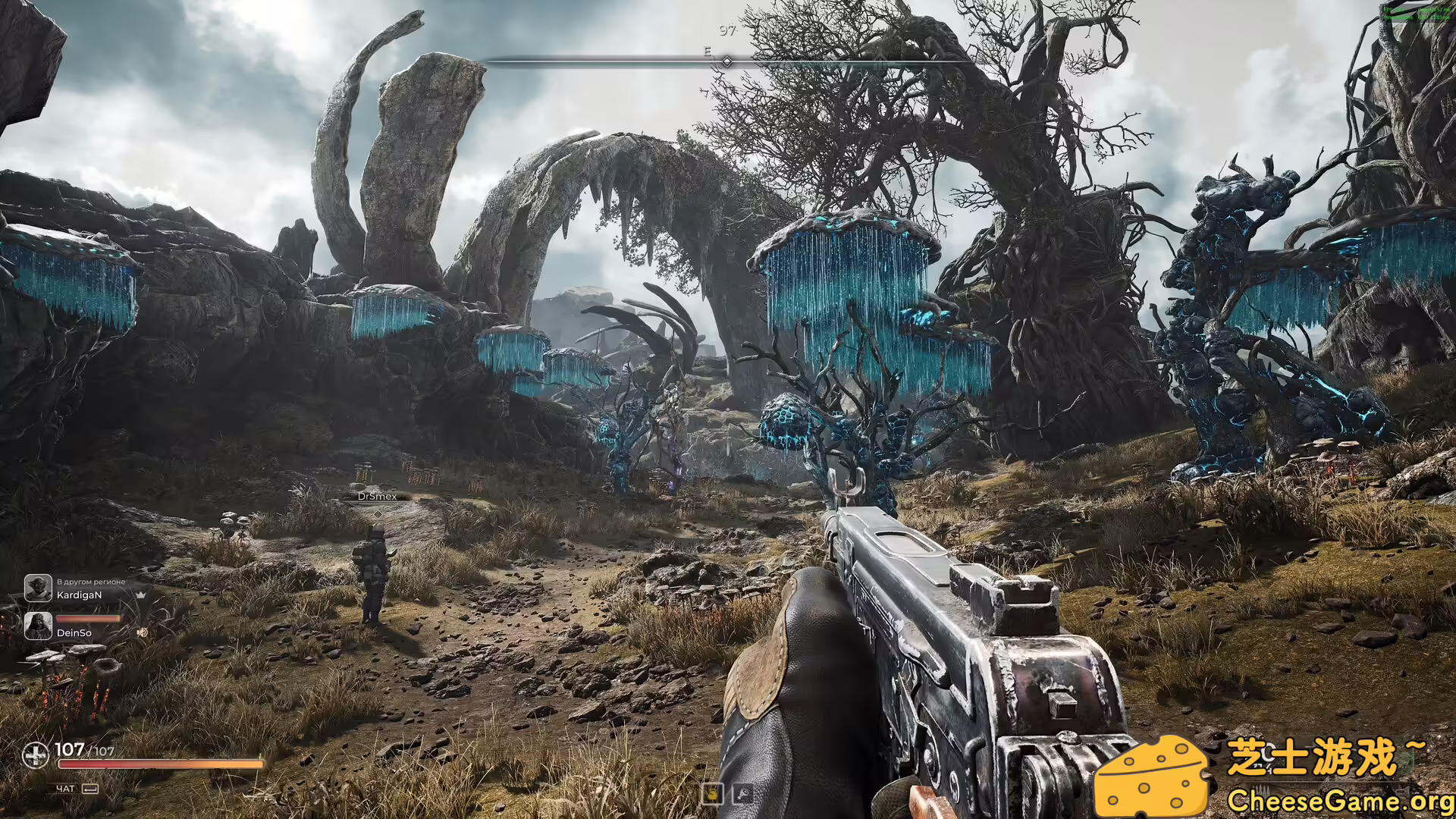Click the yellow weight status icon
The height and width of the screenshot is (819, 1456).
point(712,793)
